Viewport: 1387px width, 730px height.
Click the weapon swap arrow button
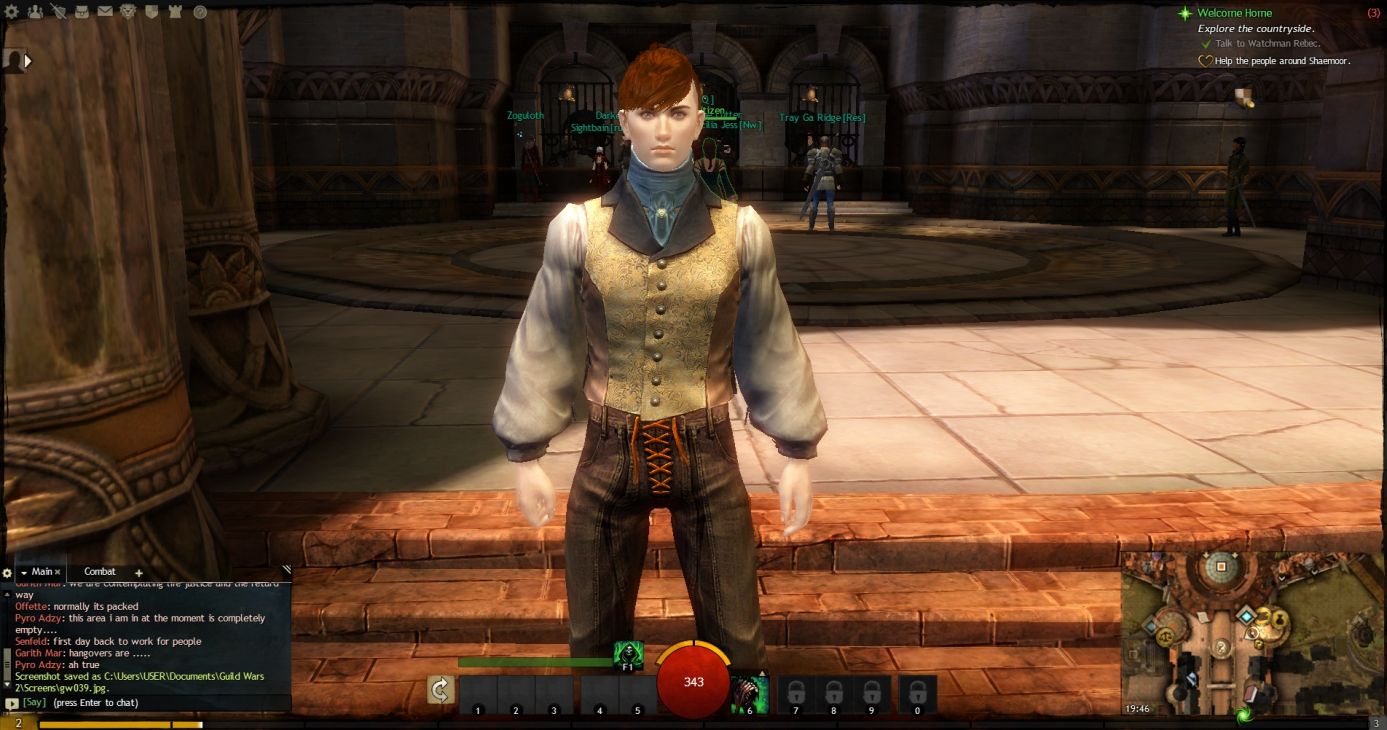(x=441, y=690)
